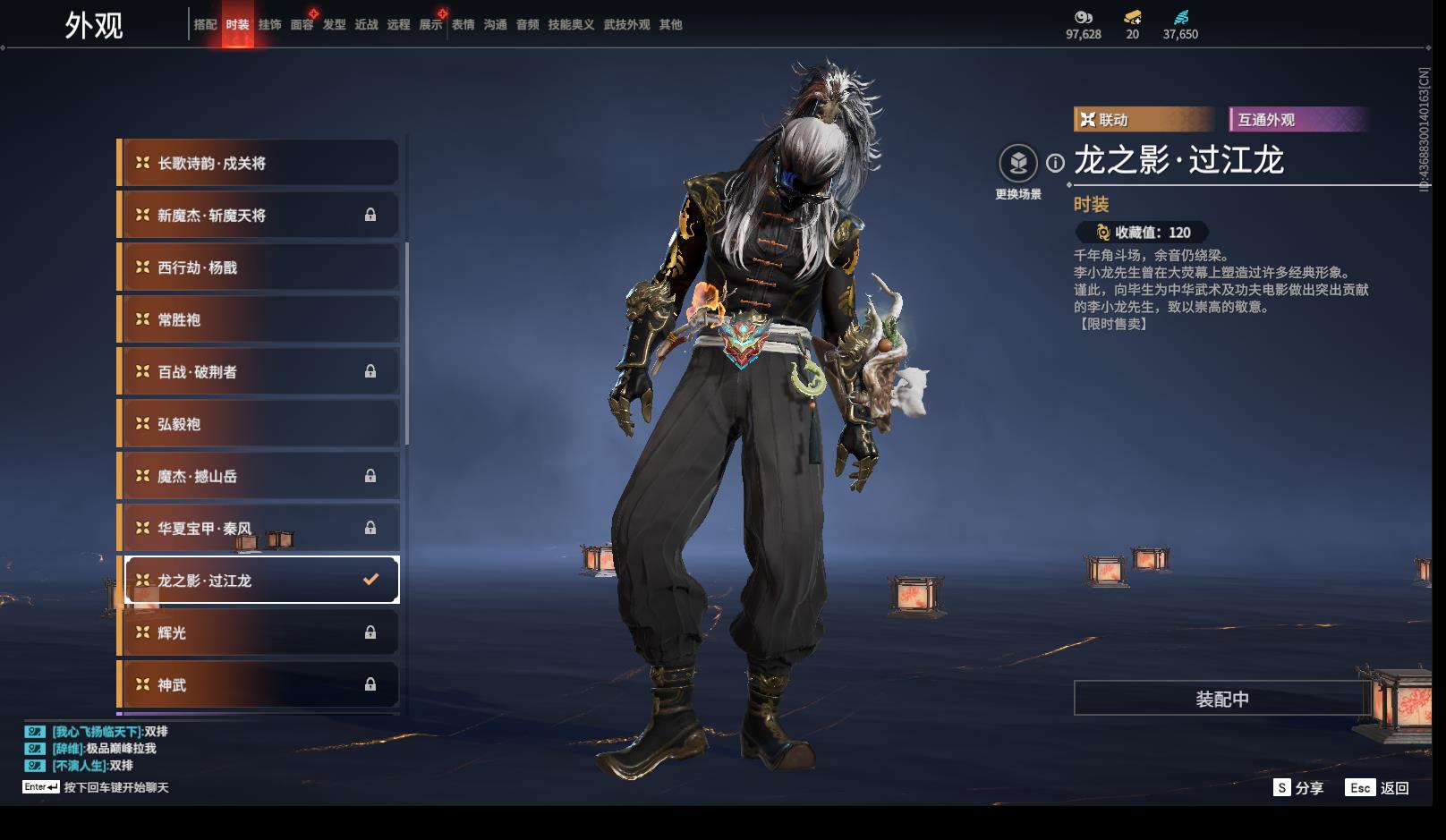Switch to the 其他 tab
Image resolution: width=1446 pixels, height=840 pixels.
[670, 25]
